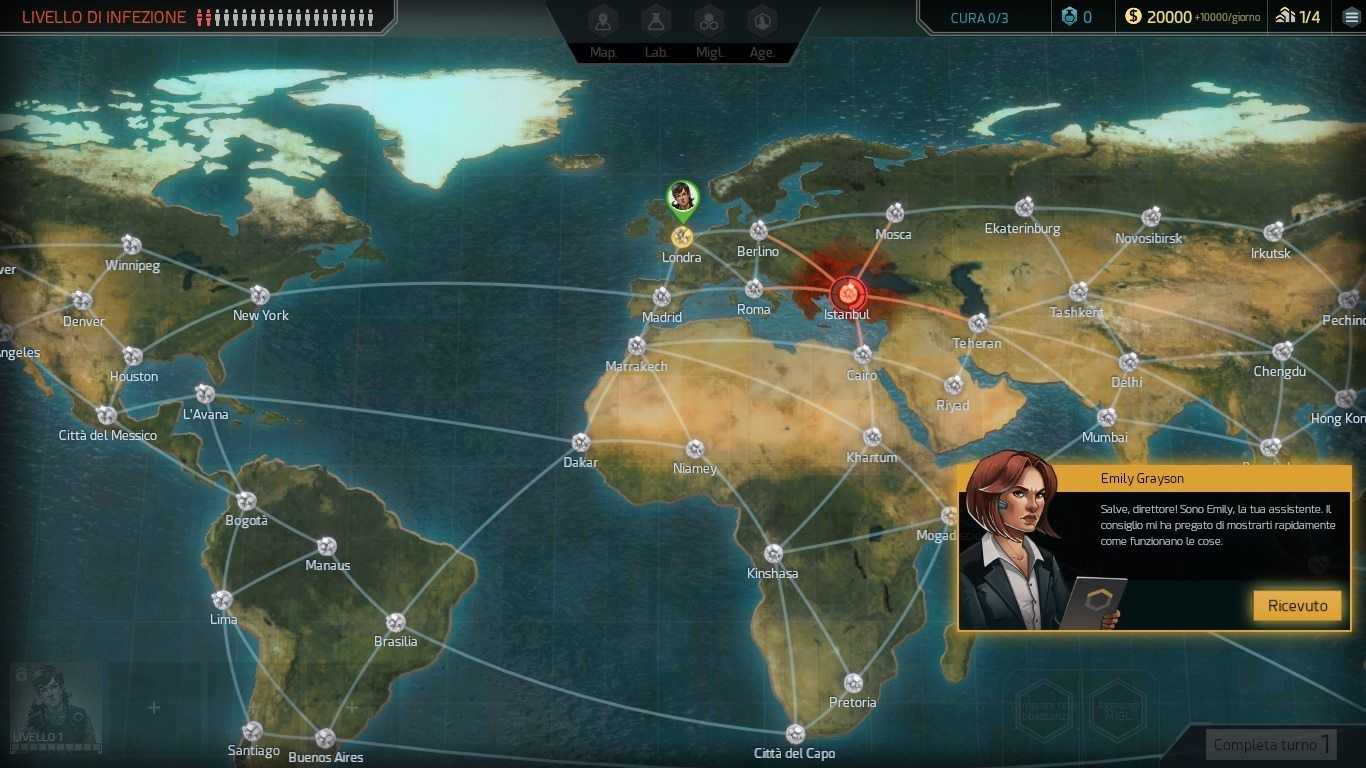Open the hamburger menu icon
Screen dimensions: 1366x768
click(x=1351, y=17)
